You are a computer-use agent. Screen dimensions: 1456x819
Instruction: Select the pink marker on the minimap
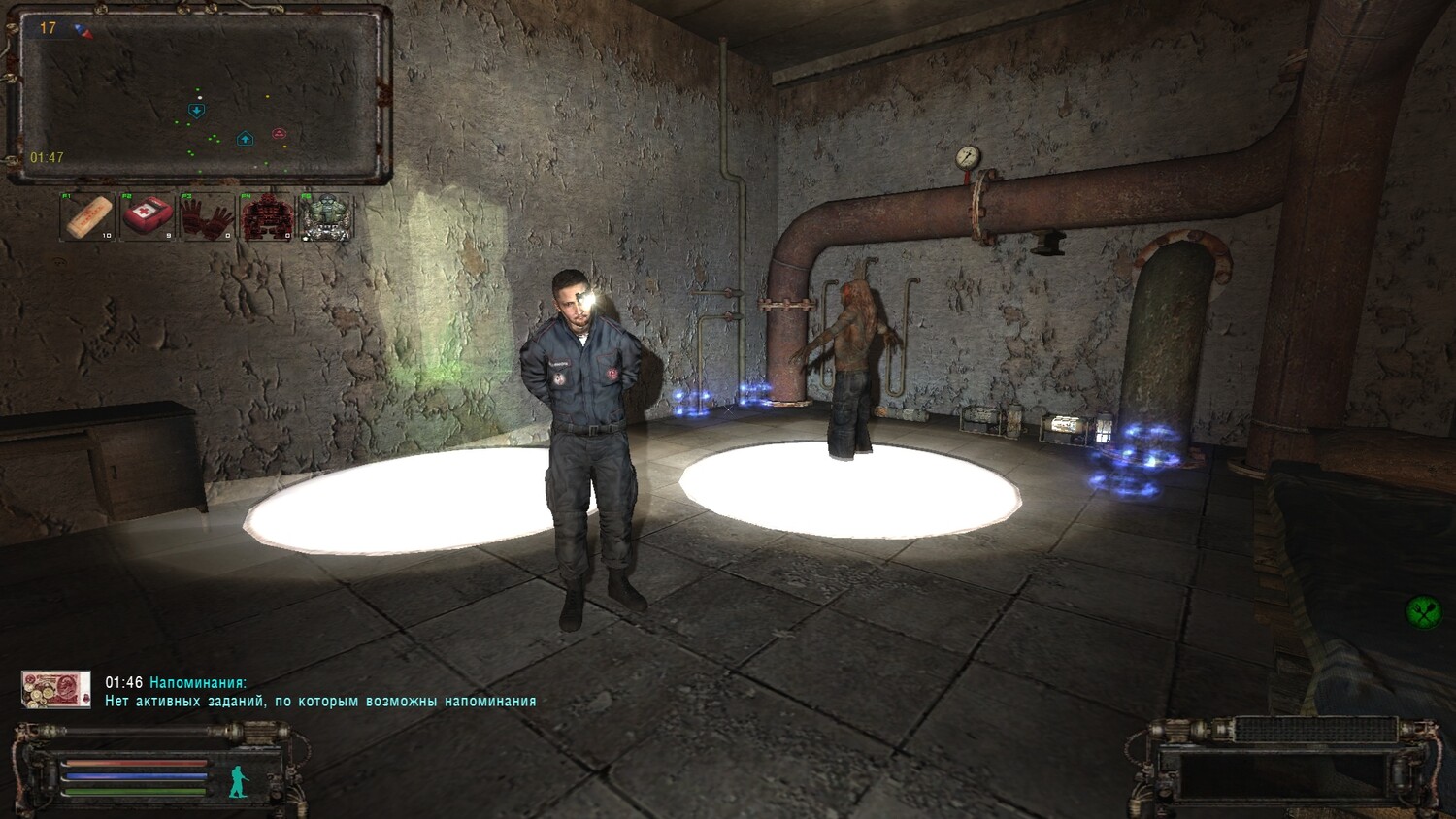[280, 133]
